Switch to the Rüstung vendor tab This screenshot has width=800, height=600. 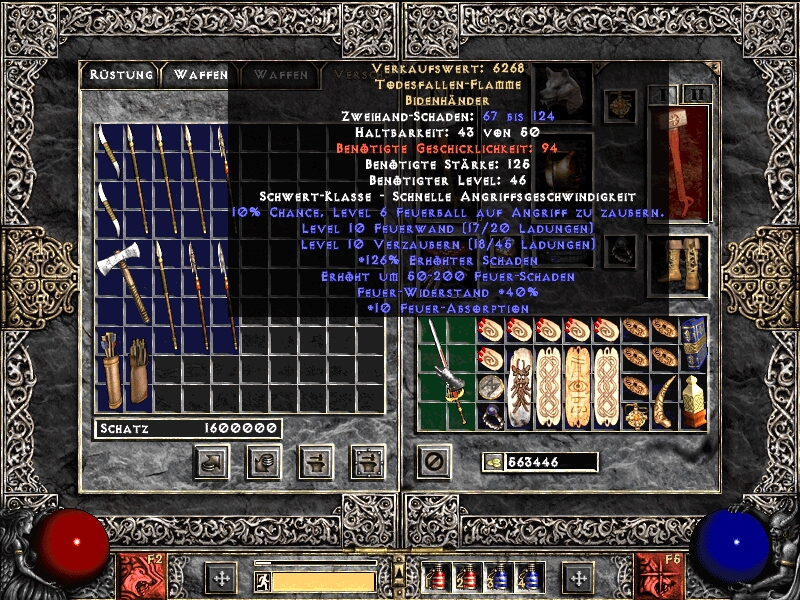(x=120, y=75)
